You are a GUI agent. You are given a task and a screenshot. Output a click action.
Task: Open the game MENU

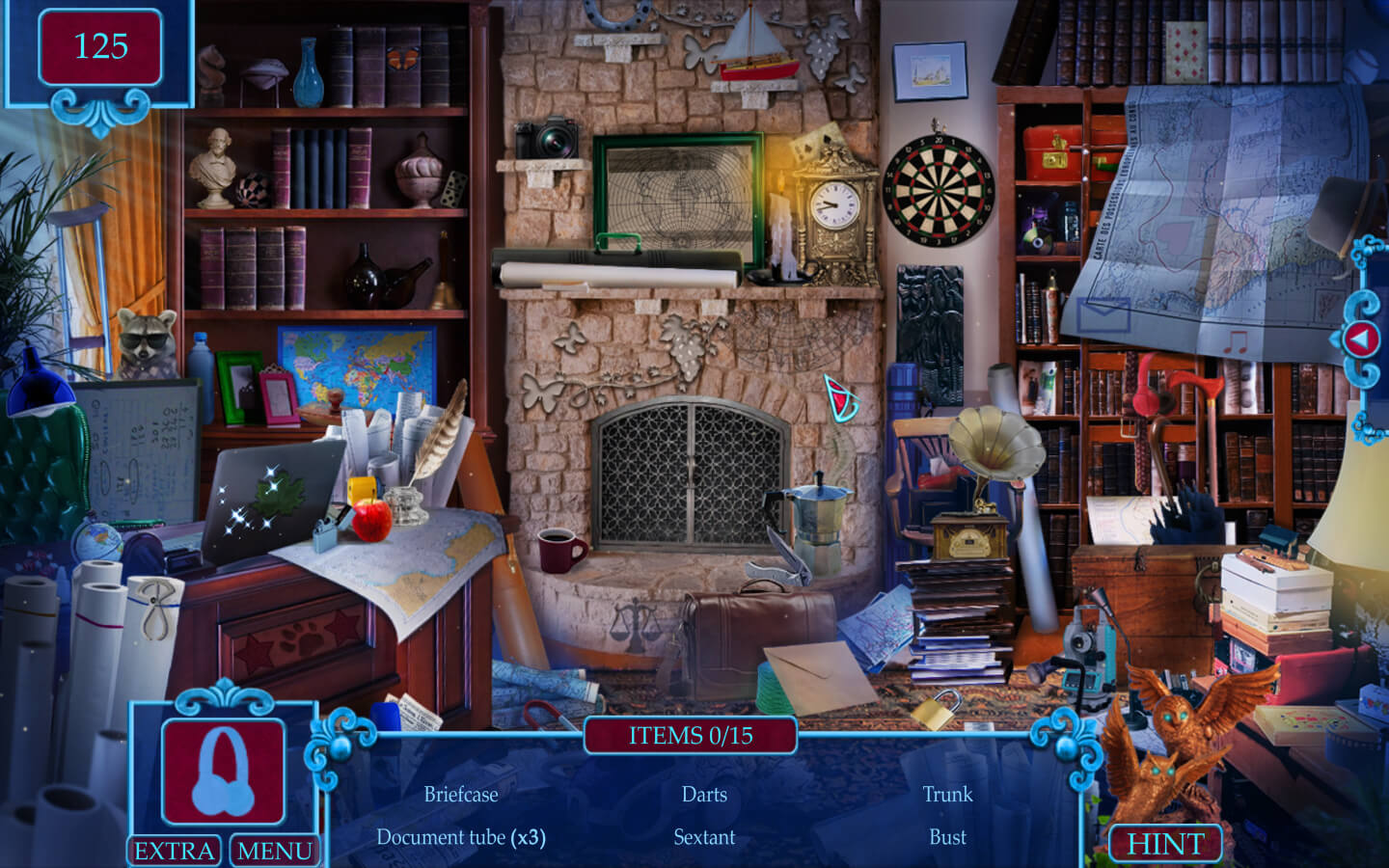click(275, 851)
